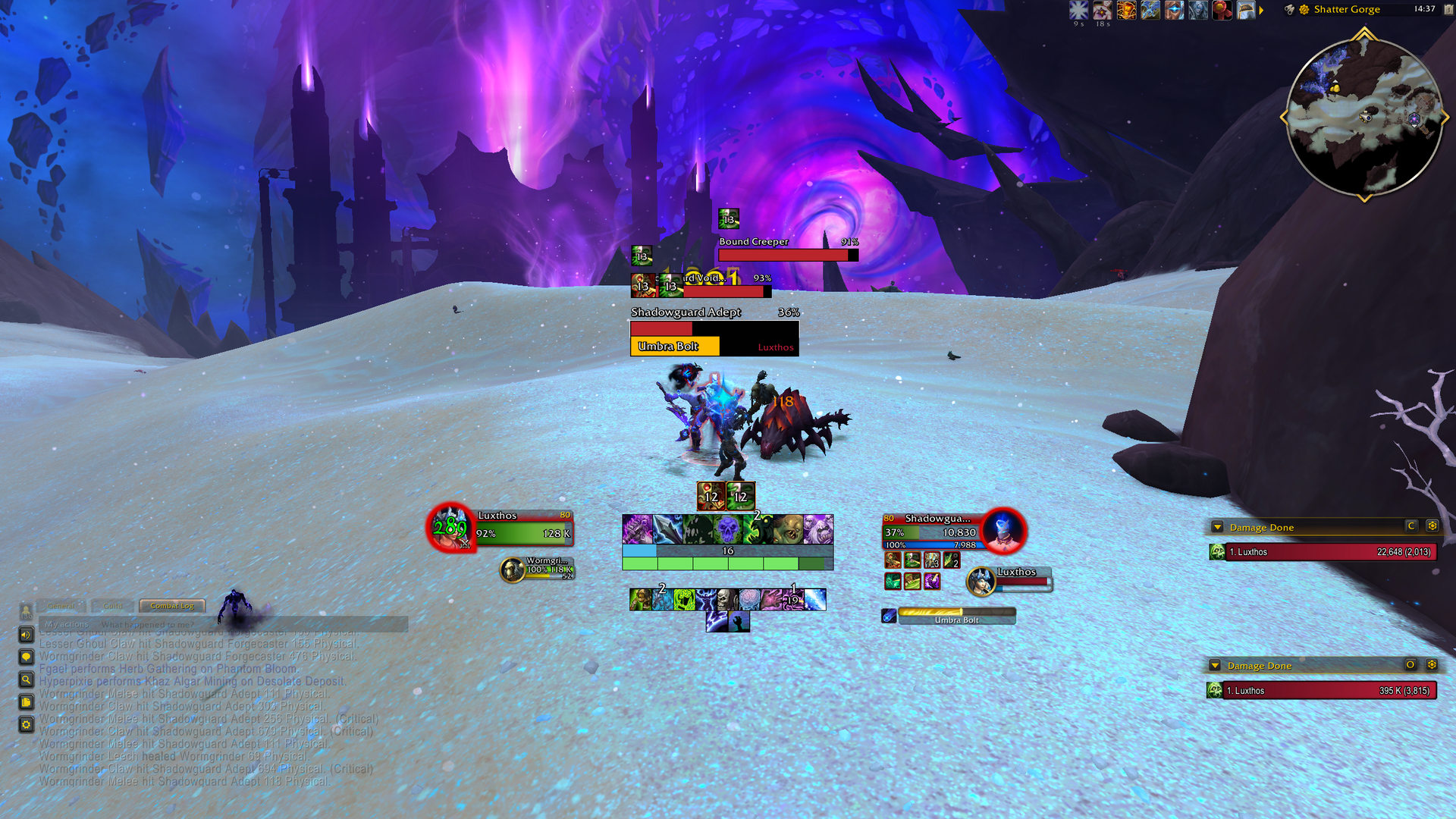Switch to the General chat tab
The height and width of the screenshot is (819, 1456).
61,606
